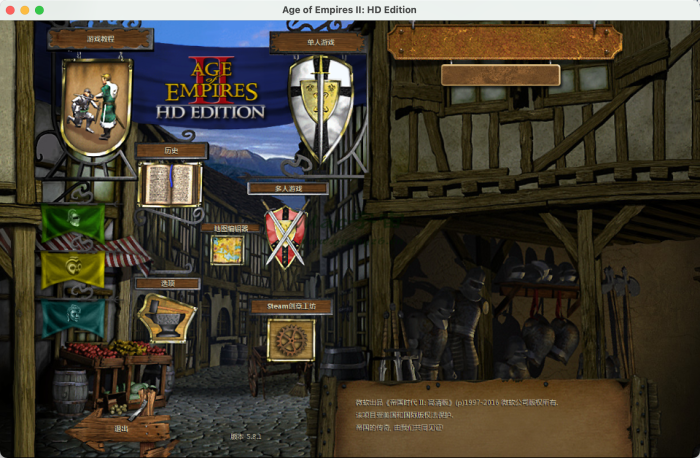Select the yellow banner

tap(73, 268)
